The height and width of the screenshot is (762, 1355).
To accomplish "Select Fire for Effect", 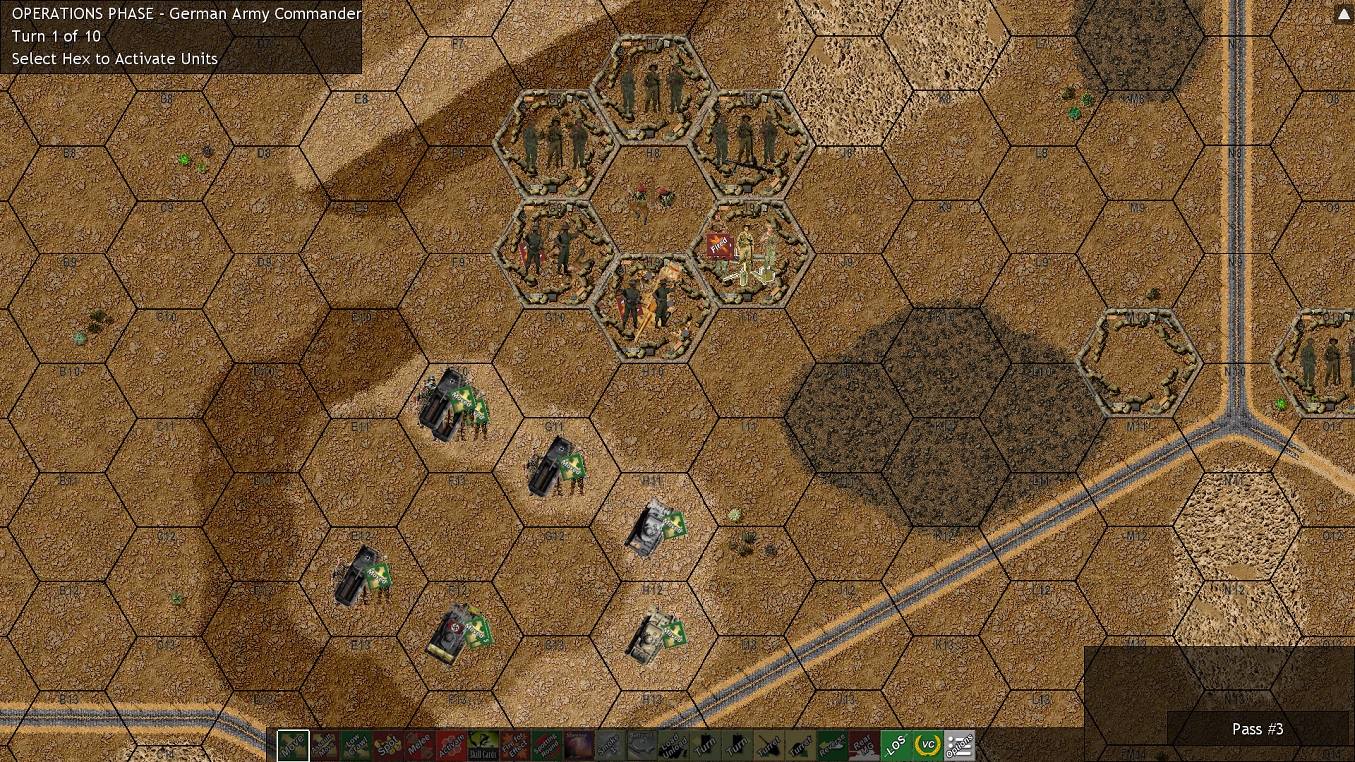I will [x=516, y=745].
